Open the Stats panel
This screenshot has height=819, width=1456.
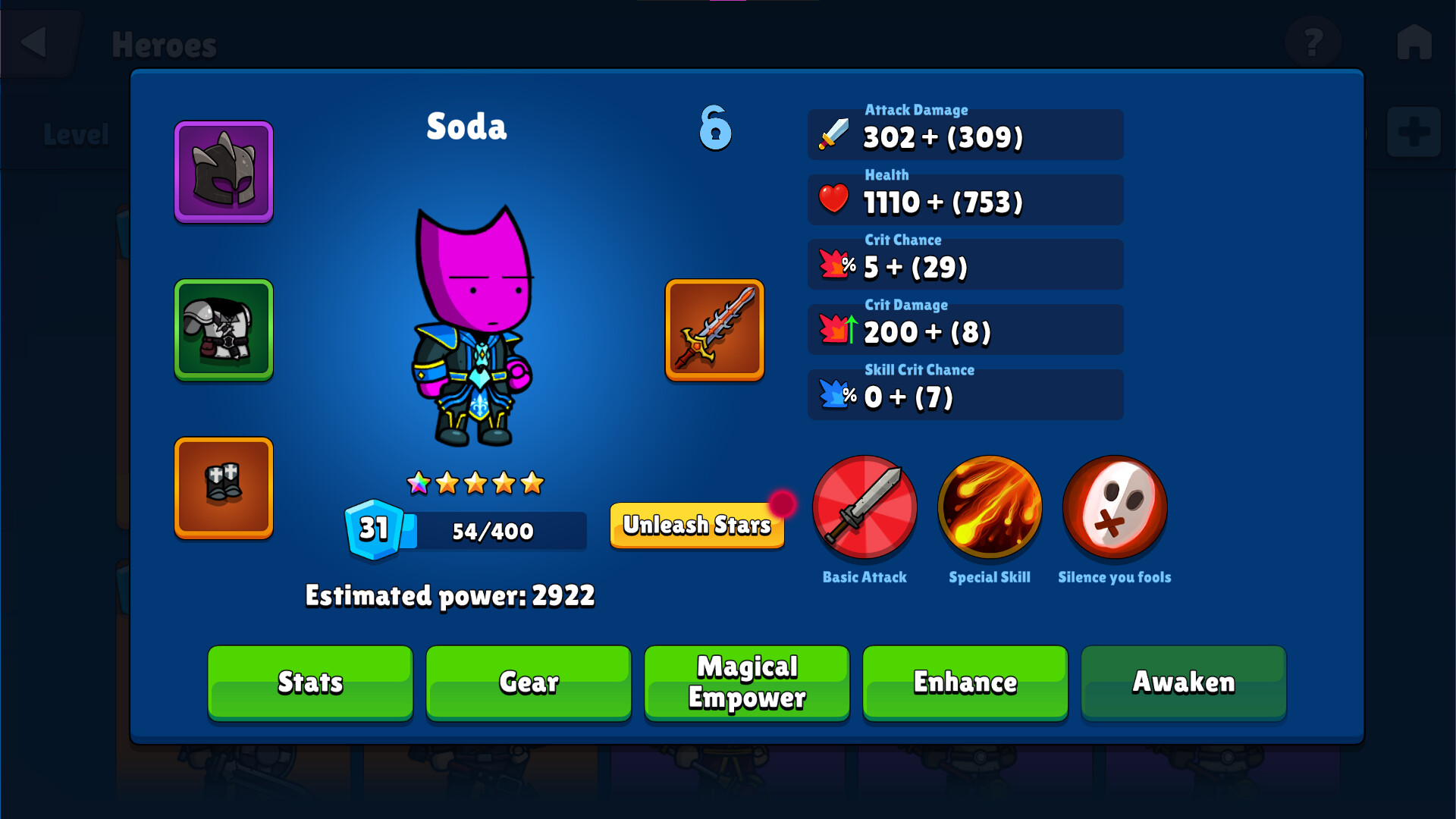pos(309,682)
